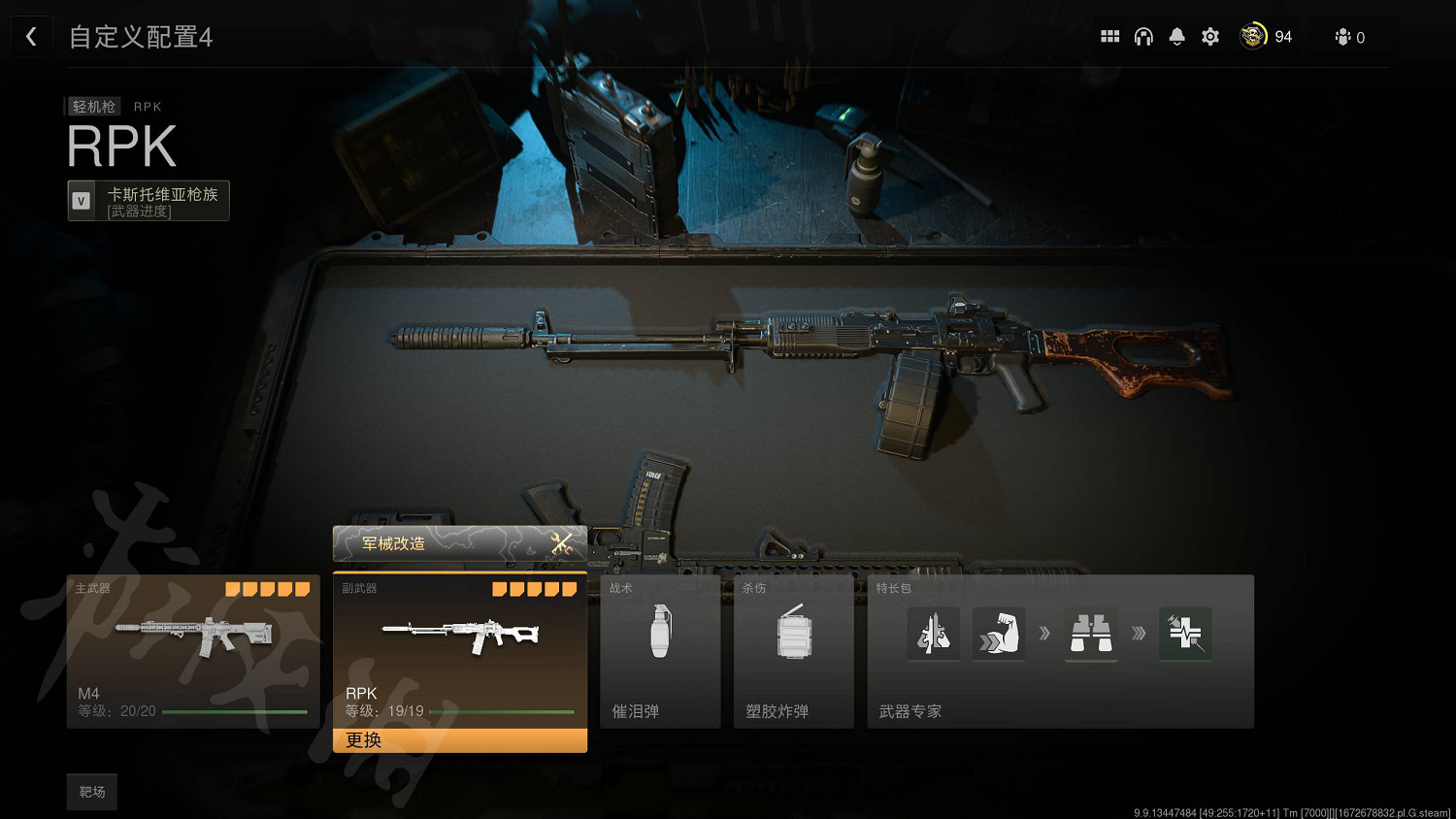Viewport: 1456px width, 819px height.
Task: Open settings with the gear icon
Action: coord(1210,37)
